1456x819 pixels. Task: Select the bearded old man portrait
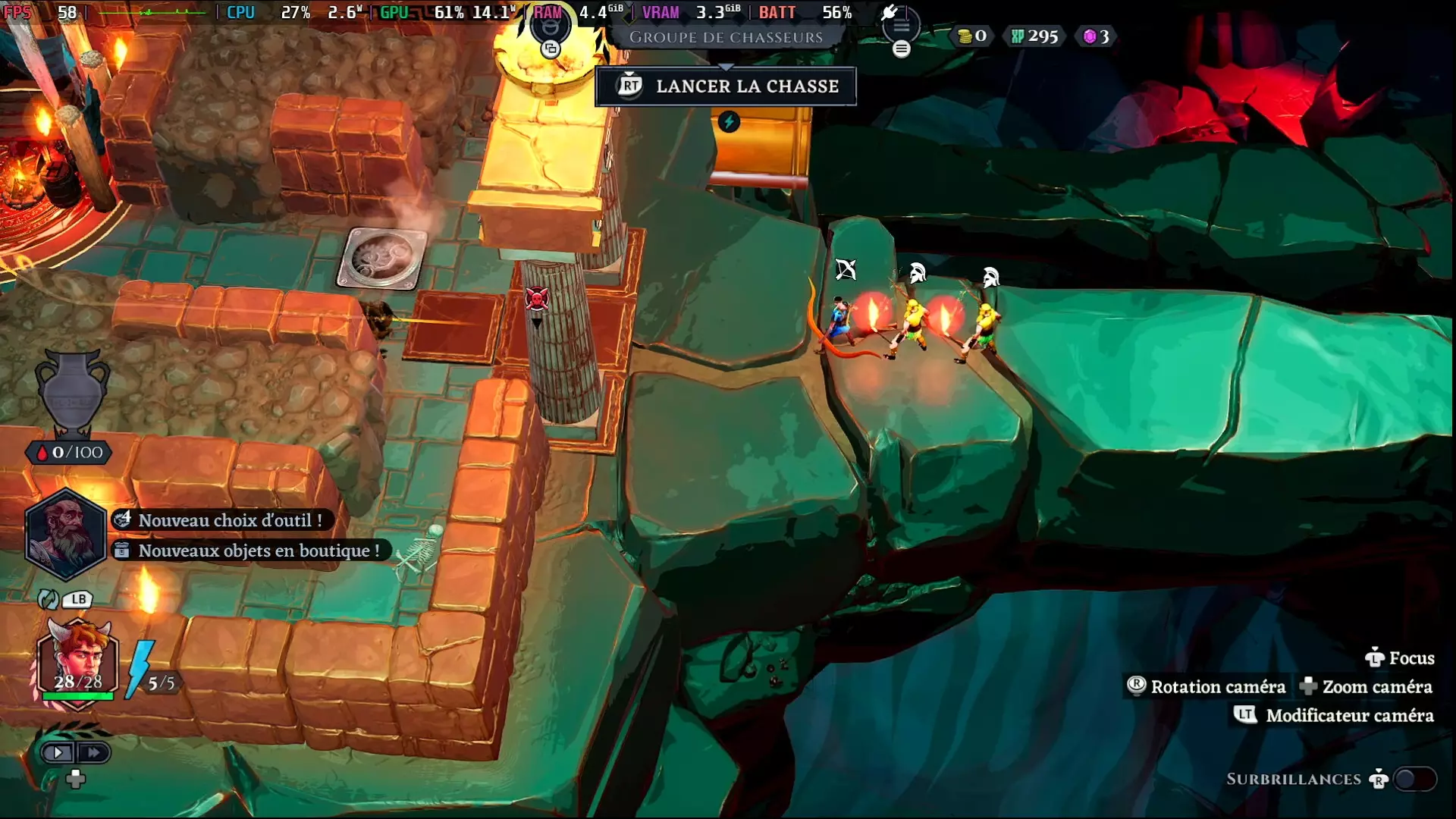[x=65, y=533]
